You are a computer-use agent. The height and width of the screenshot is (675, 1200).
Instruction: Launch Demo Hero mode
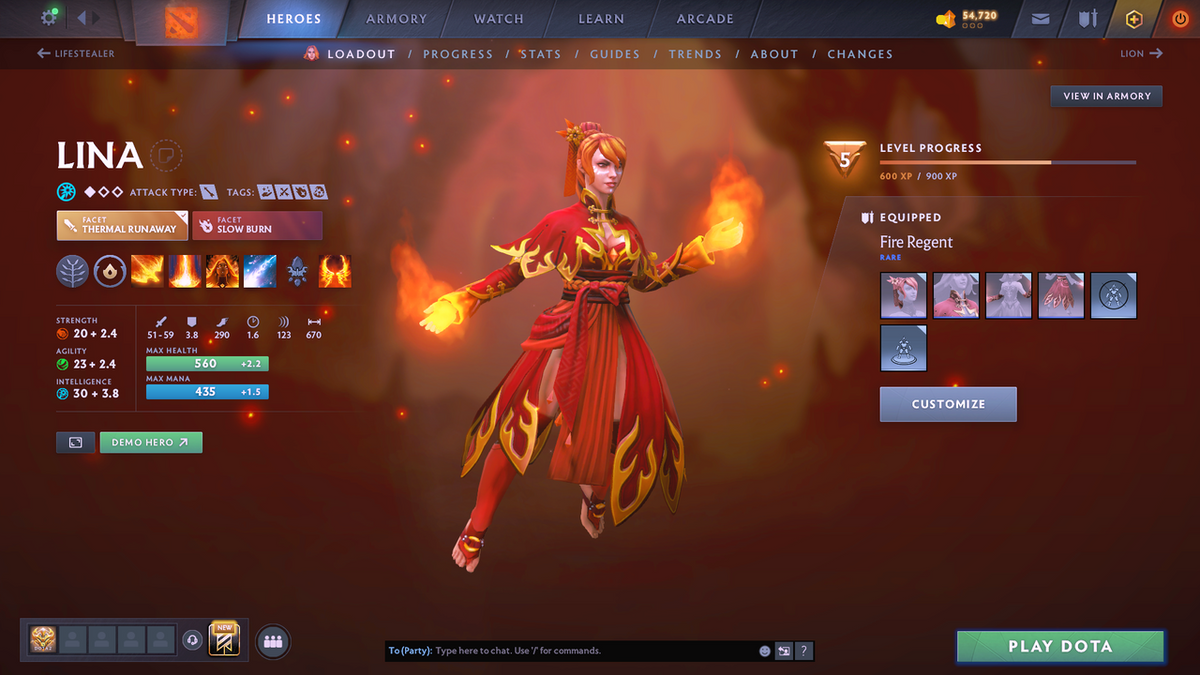[x=150, y=442]
